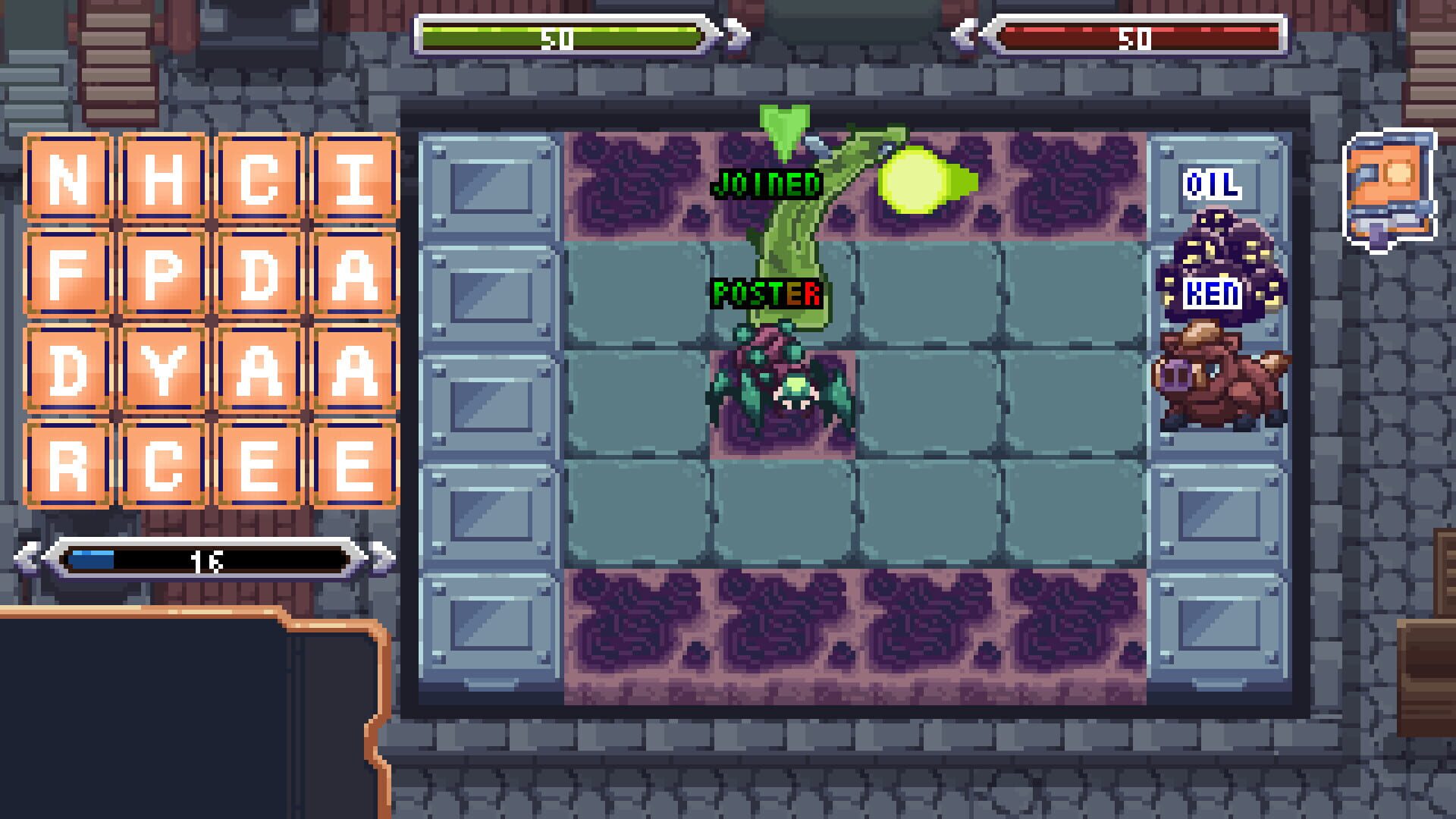
Task: Click the JOINED word label
Action: (x=766, y=182)
